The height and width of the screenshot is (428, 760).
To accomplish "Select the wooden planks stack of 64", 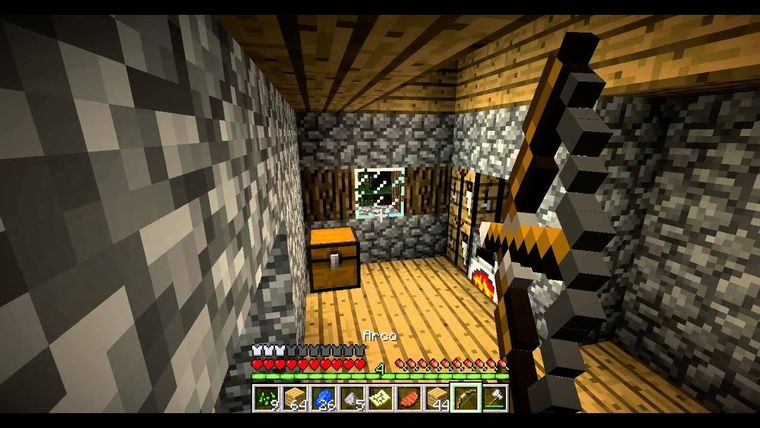I will point(294,398).
